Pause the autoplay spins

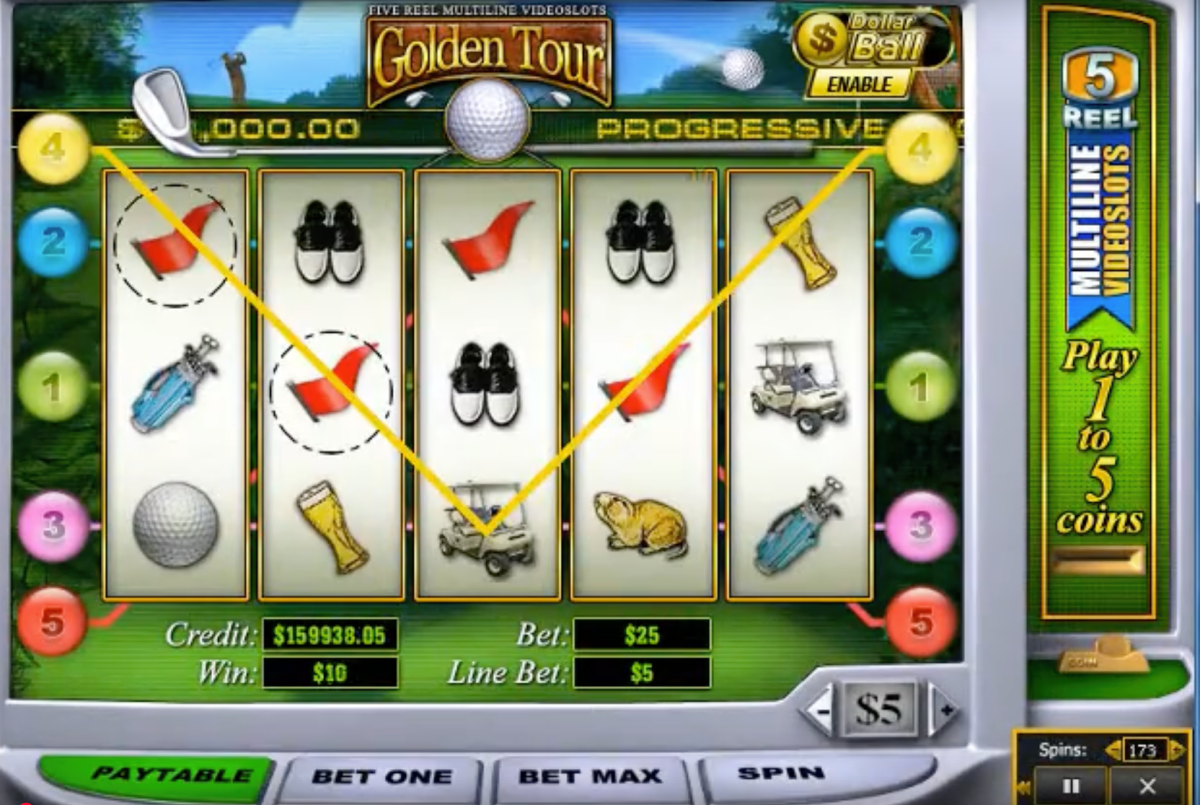click(1070, 786)
